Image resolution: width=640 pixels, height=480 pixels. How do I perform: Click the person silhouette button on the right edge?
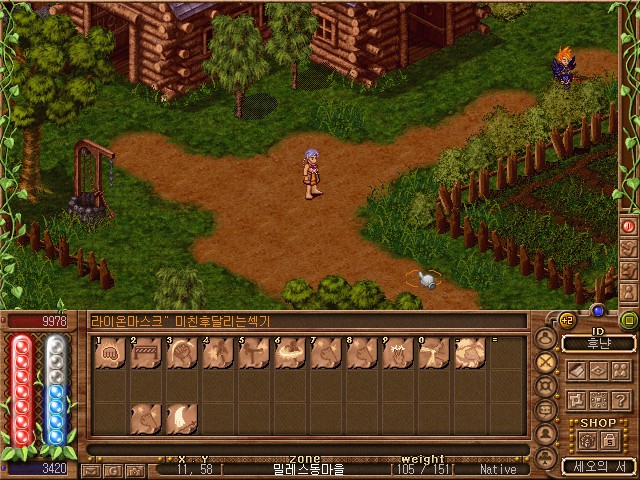point(629,290)
